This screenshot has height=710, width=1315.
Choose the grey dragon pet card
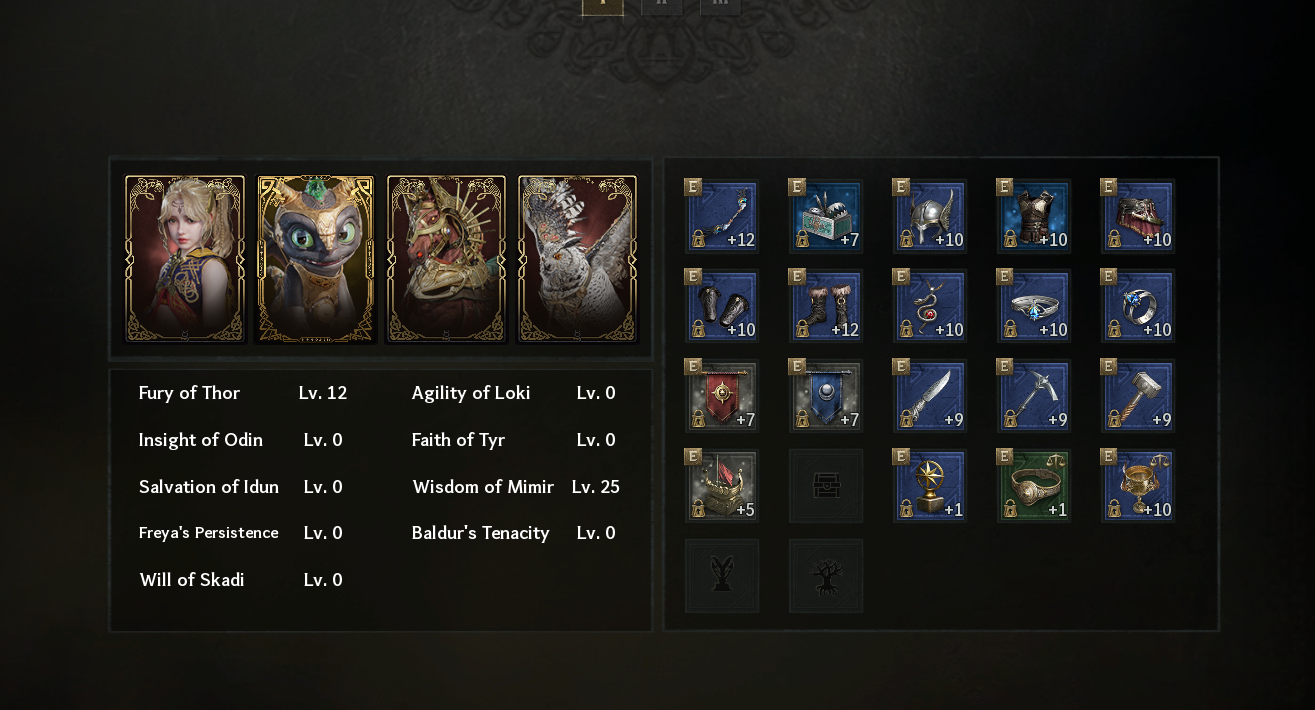click(x=316, y=259)
